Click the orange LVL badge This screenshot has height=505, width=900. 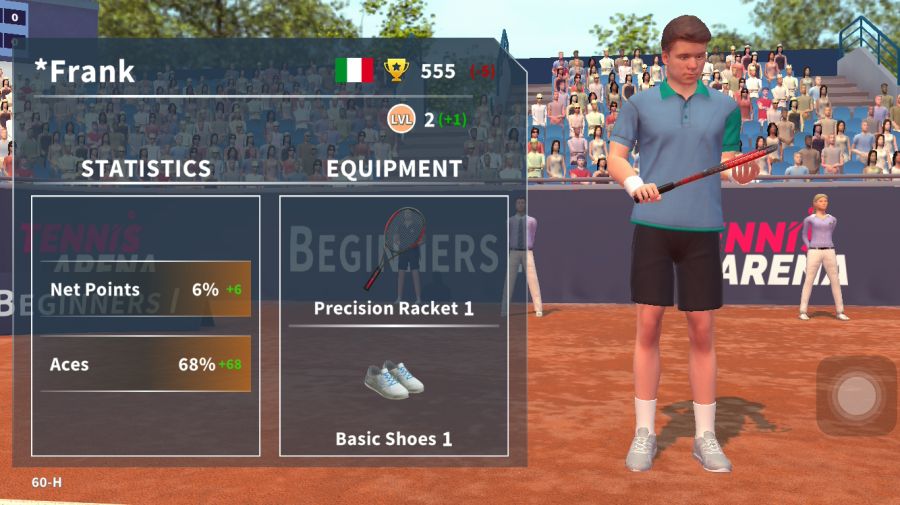(401, 119)
